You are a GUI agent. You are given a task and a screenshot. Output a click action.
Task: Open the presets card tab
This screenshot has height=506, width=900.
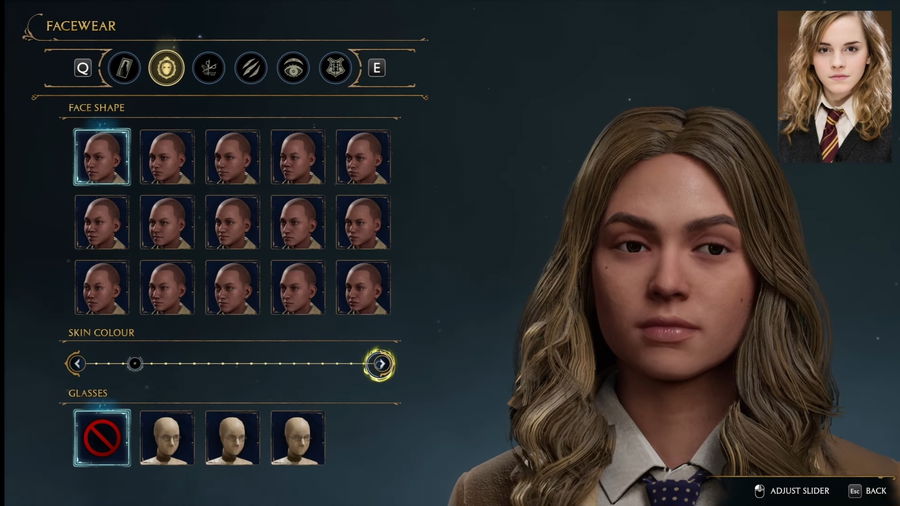pyautogui.click(x=124, y=68)
